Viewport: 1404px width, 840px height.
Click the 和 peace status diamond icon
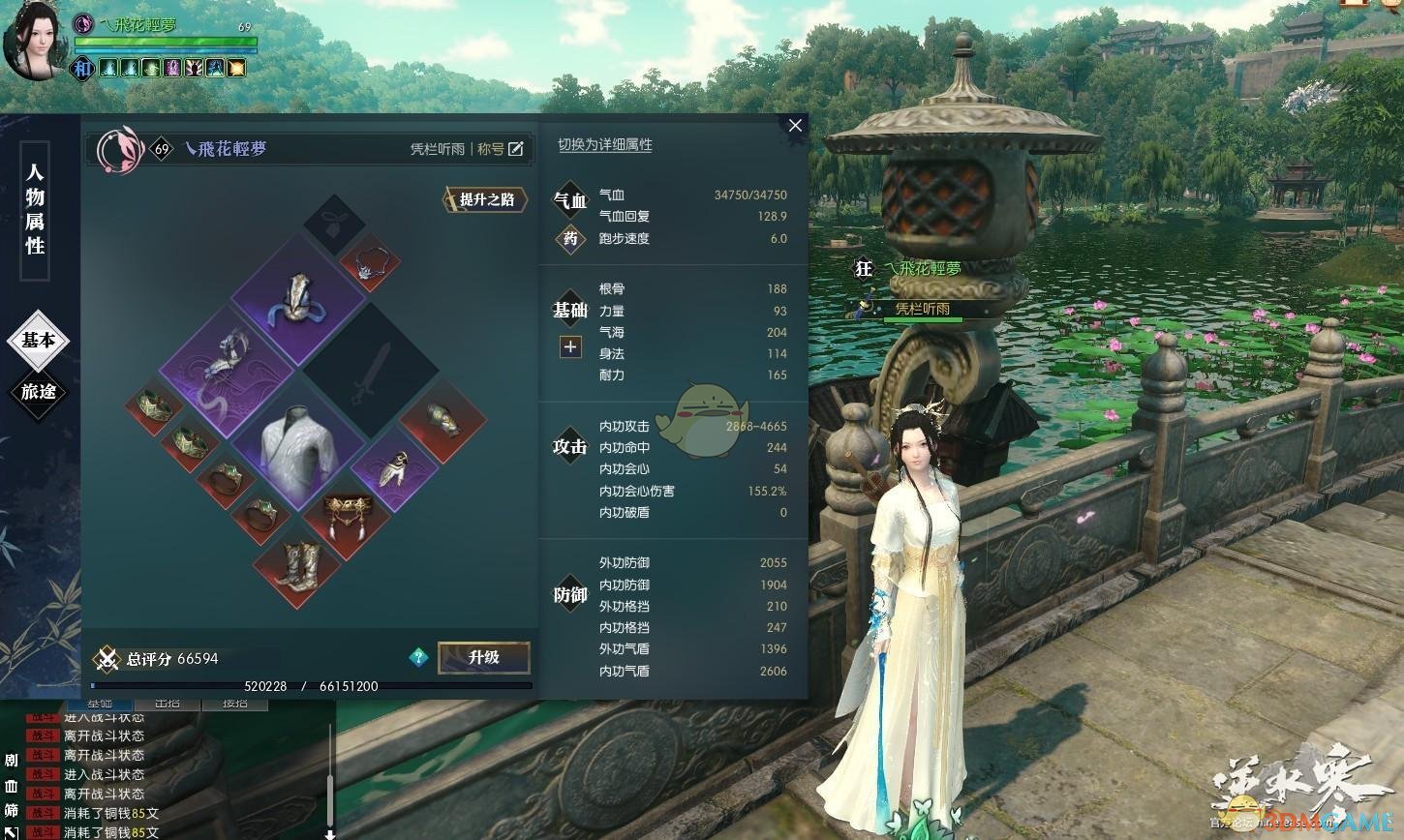coord(83,67)
